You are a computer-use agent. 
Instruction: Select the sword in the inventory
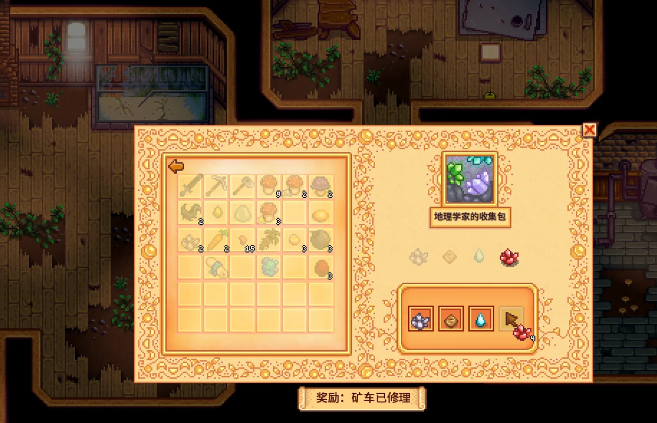point(191,186)
